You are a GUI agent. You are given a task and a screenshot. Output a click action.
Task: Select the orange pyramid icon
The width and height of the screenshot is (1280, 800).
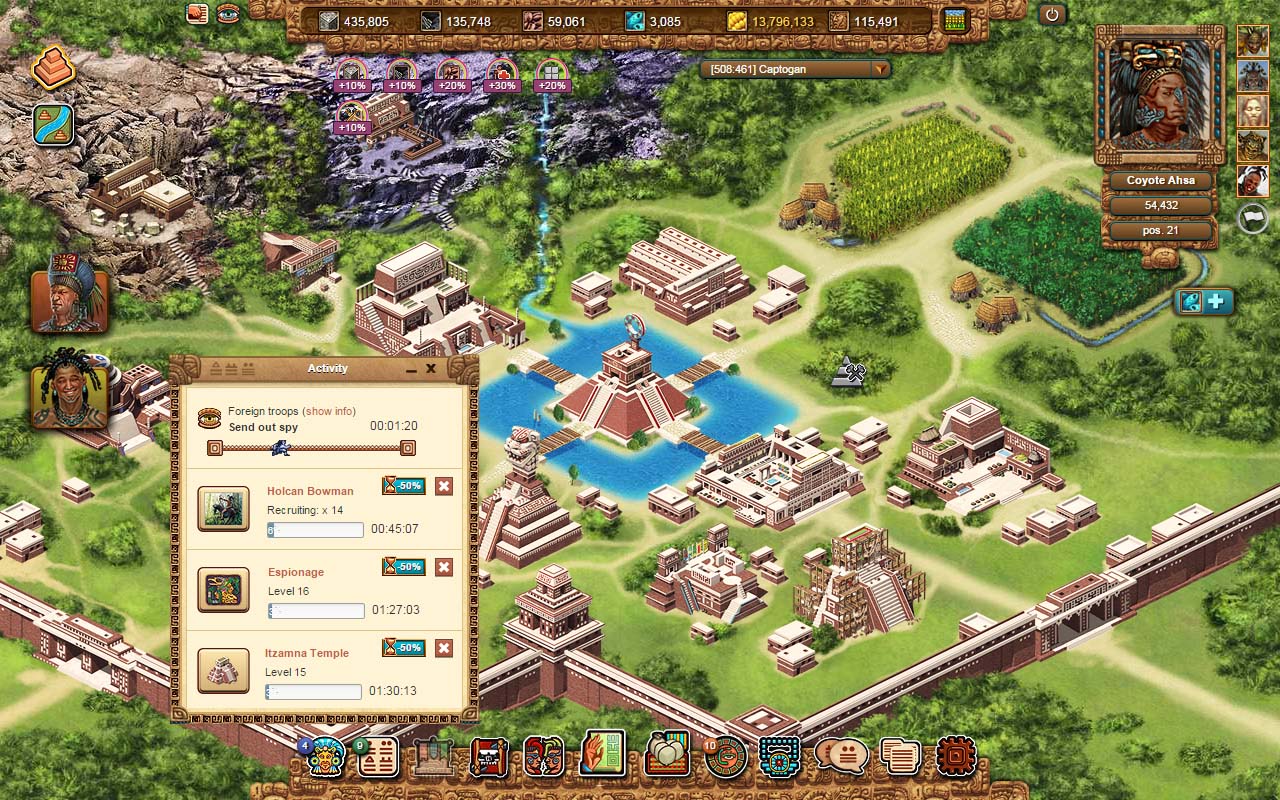(x=53, y=68)
